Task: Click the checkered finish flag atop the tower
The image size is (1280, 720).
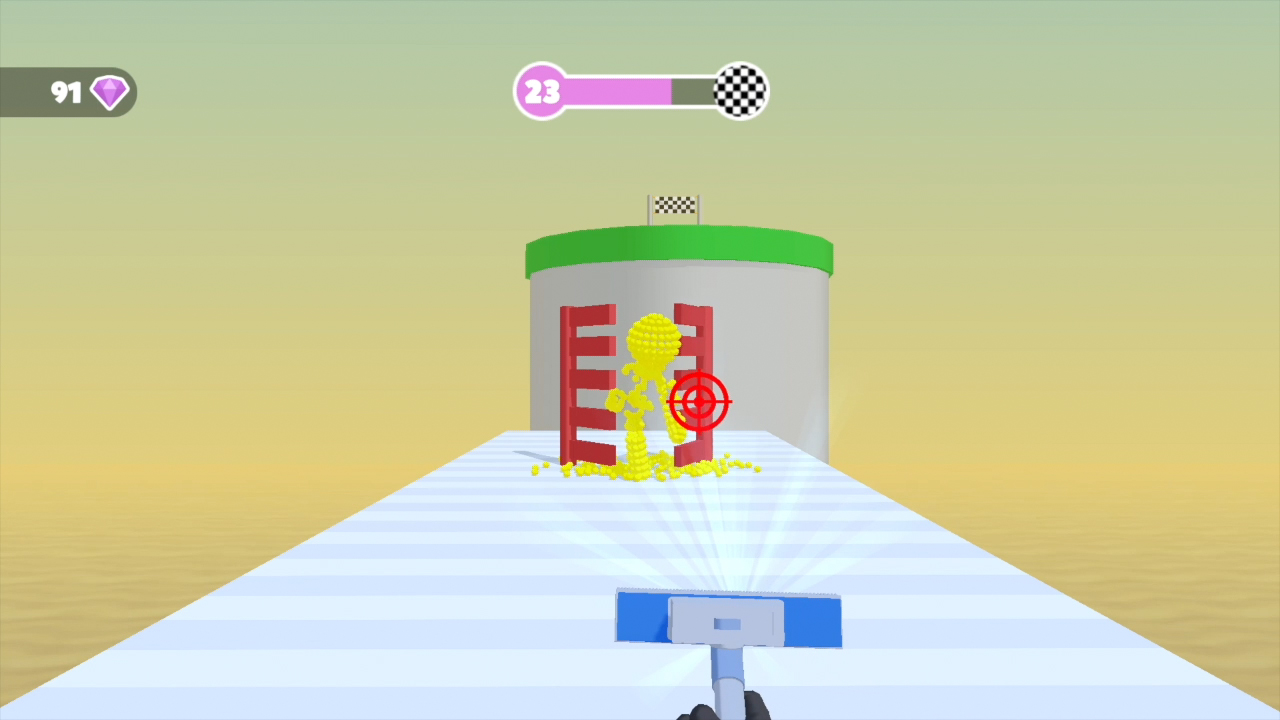Action: click(673, 205)
